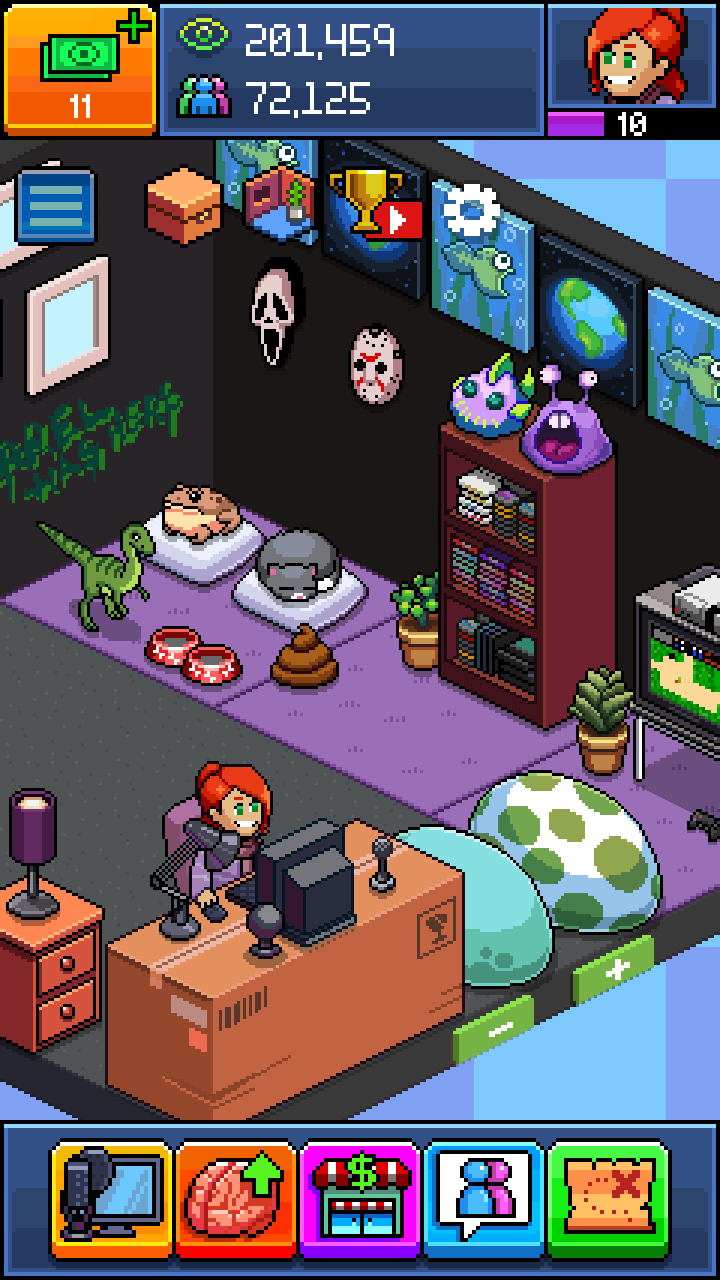Viewport: 720px width, 1280px height.
Task: Tap the room view magnifier icon
Action: point(272,188)
